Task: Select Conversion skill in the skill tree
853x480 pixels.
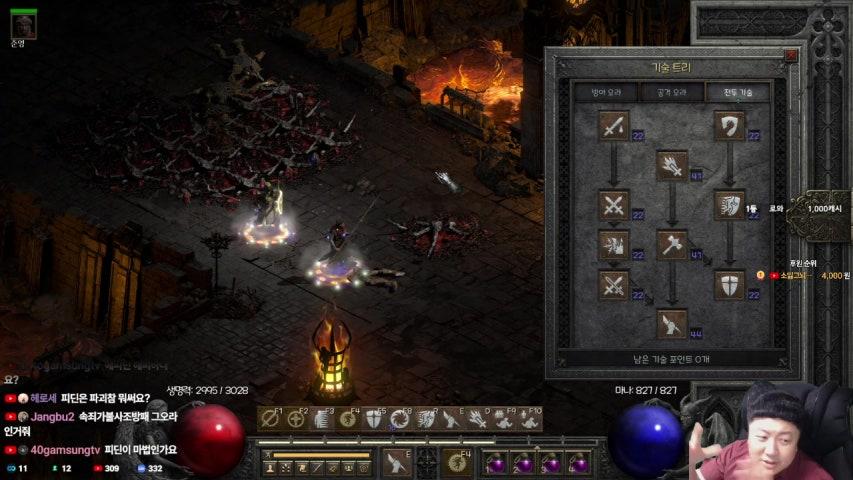Action: click(x=613, y=285)
